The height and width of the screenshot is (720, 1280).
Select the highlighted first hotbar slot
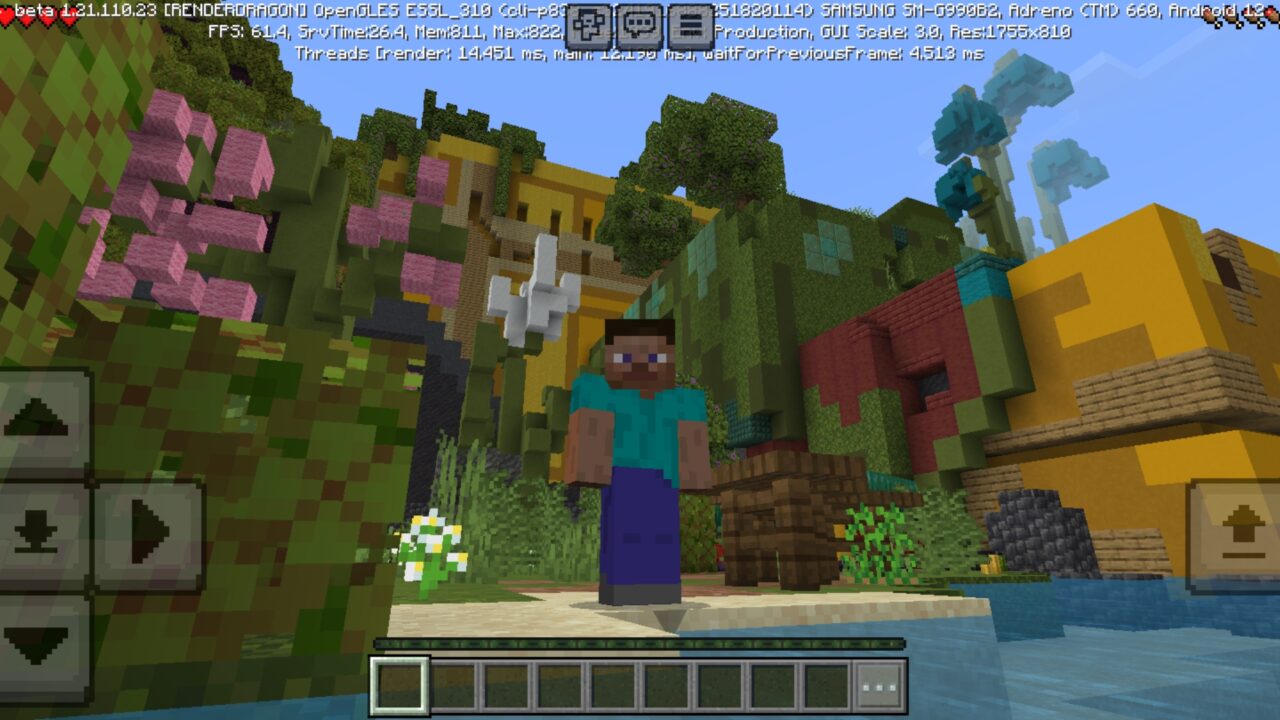pyautogui.click(x=400, y=687)
